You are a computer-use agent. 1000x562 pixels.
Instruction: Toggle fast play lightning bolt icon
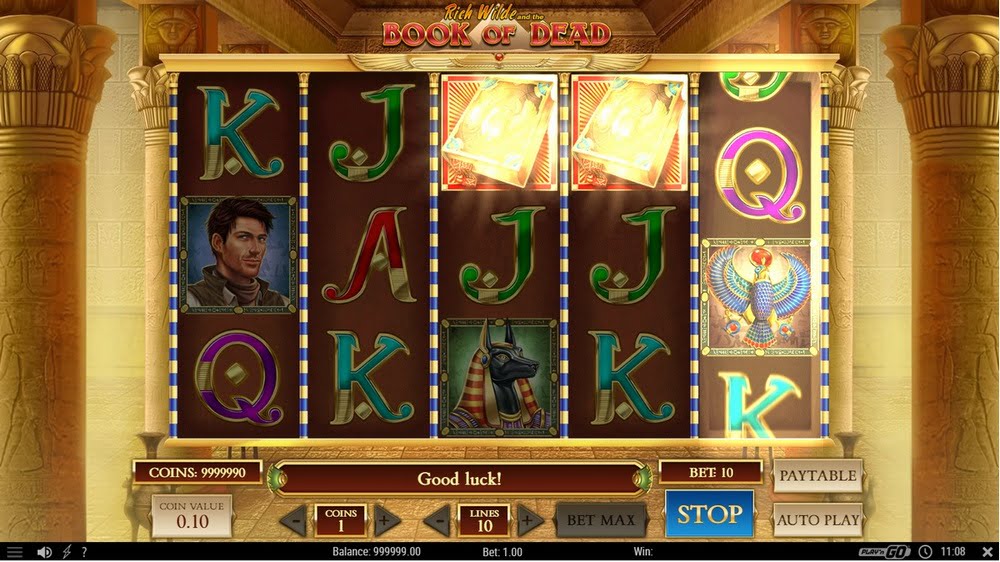pos(67,552)
